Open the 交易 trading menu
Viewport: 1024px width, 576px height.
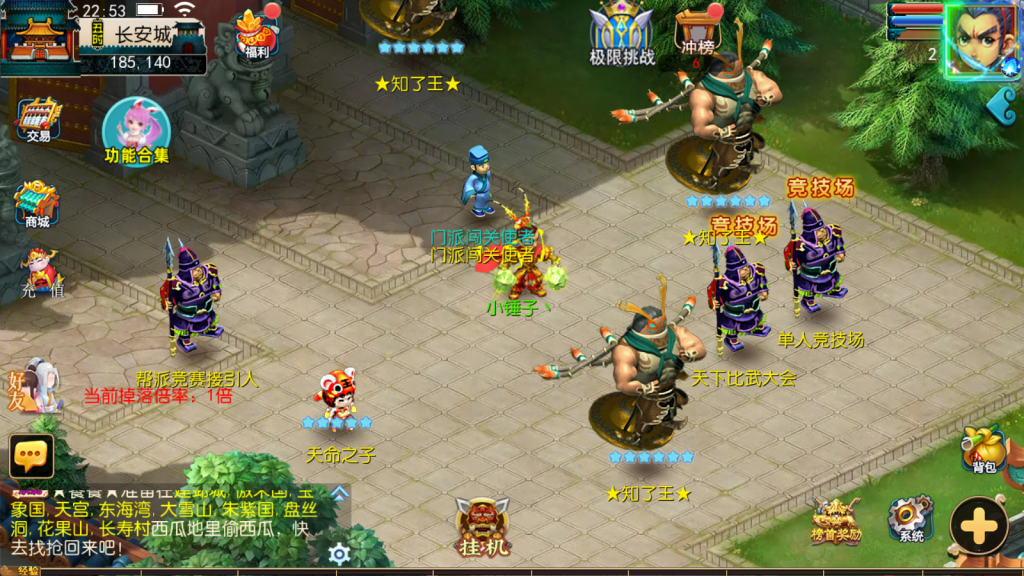click(38, 120)
